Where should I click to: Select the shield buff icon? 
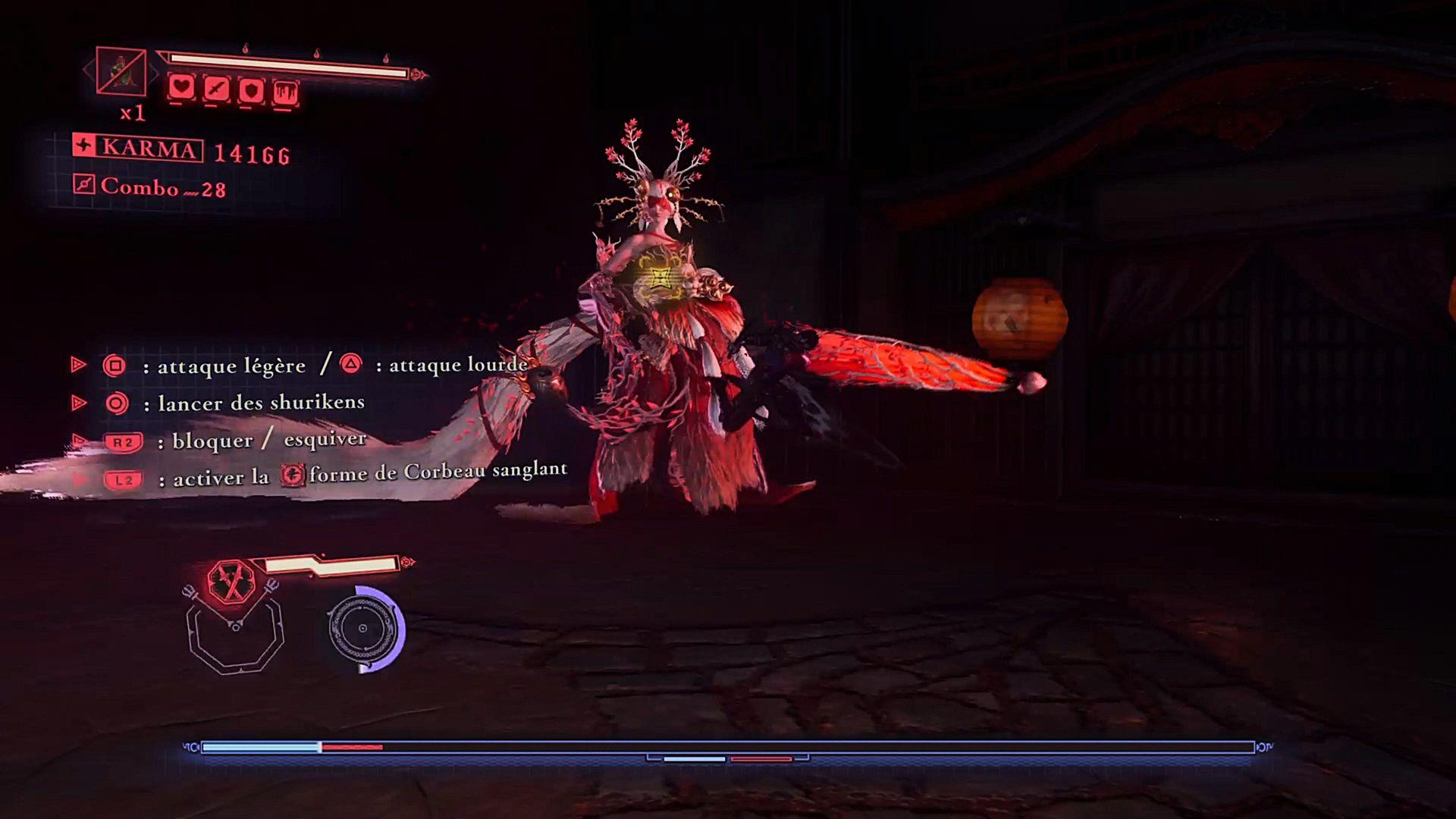(x=251, y=91)
